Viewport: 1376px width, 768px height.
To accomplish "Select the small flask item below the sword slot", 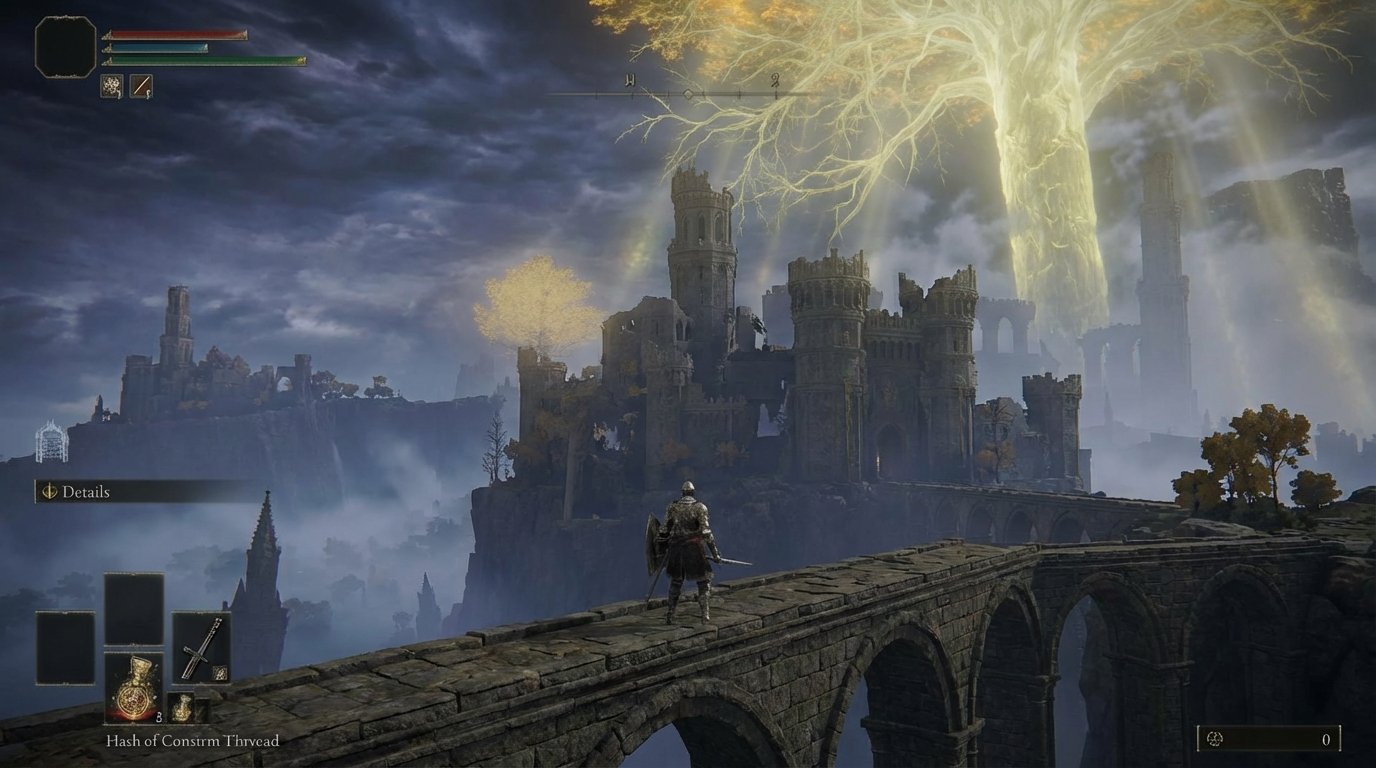I will [182, 707].
